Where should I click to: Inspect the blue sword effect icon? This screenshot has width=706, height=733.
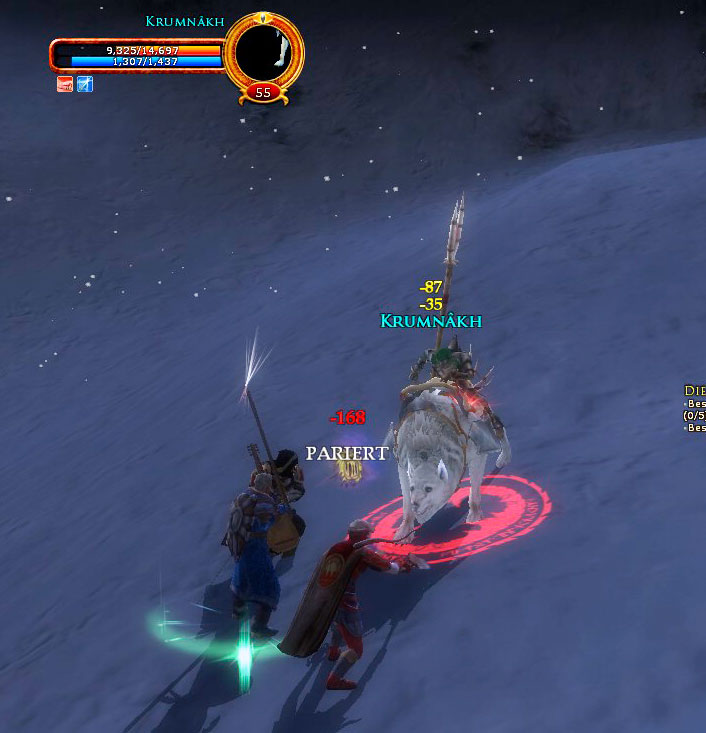tap(85, 85)
